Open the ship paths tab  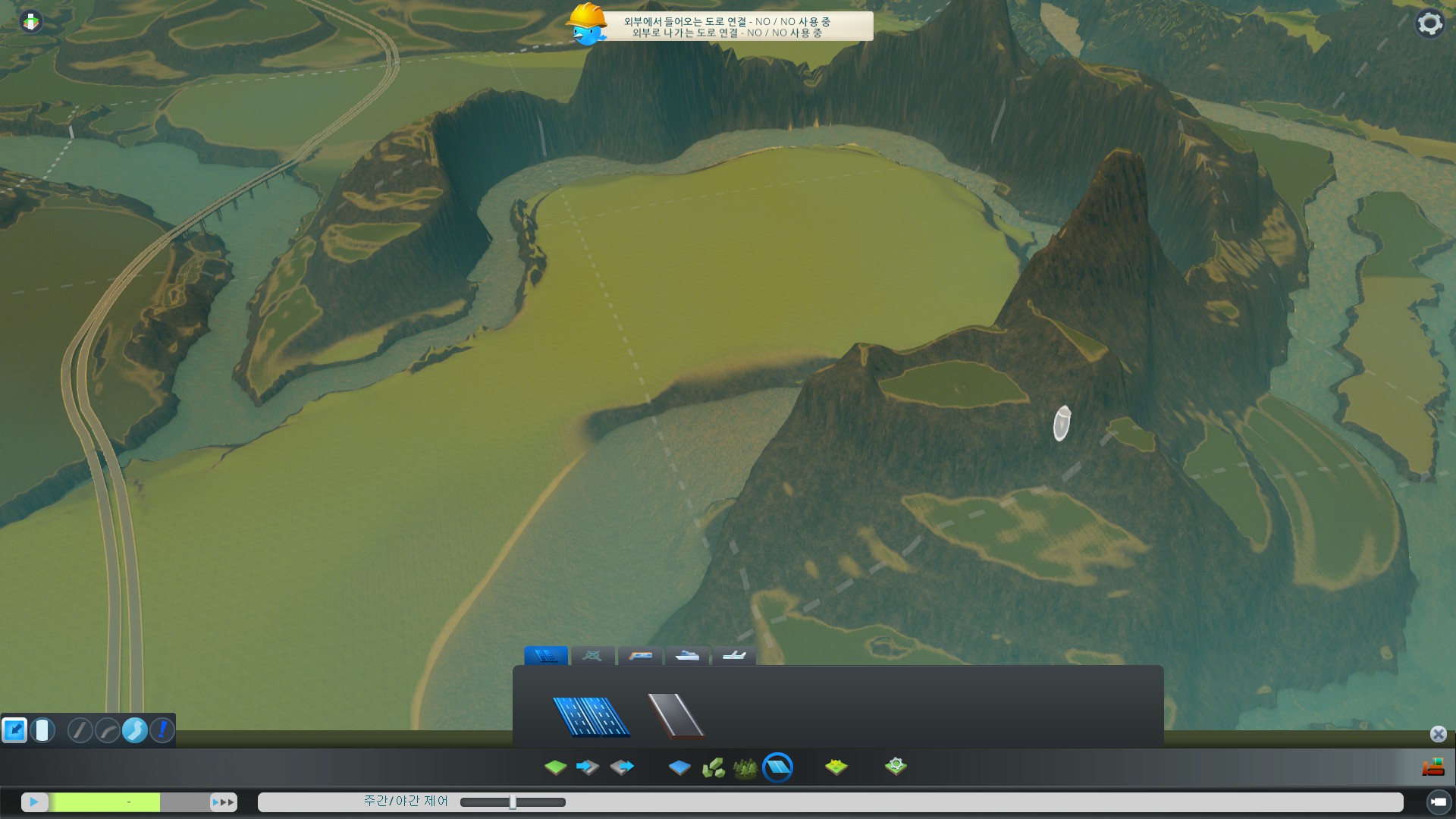tap(687, 656)
